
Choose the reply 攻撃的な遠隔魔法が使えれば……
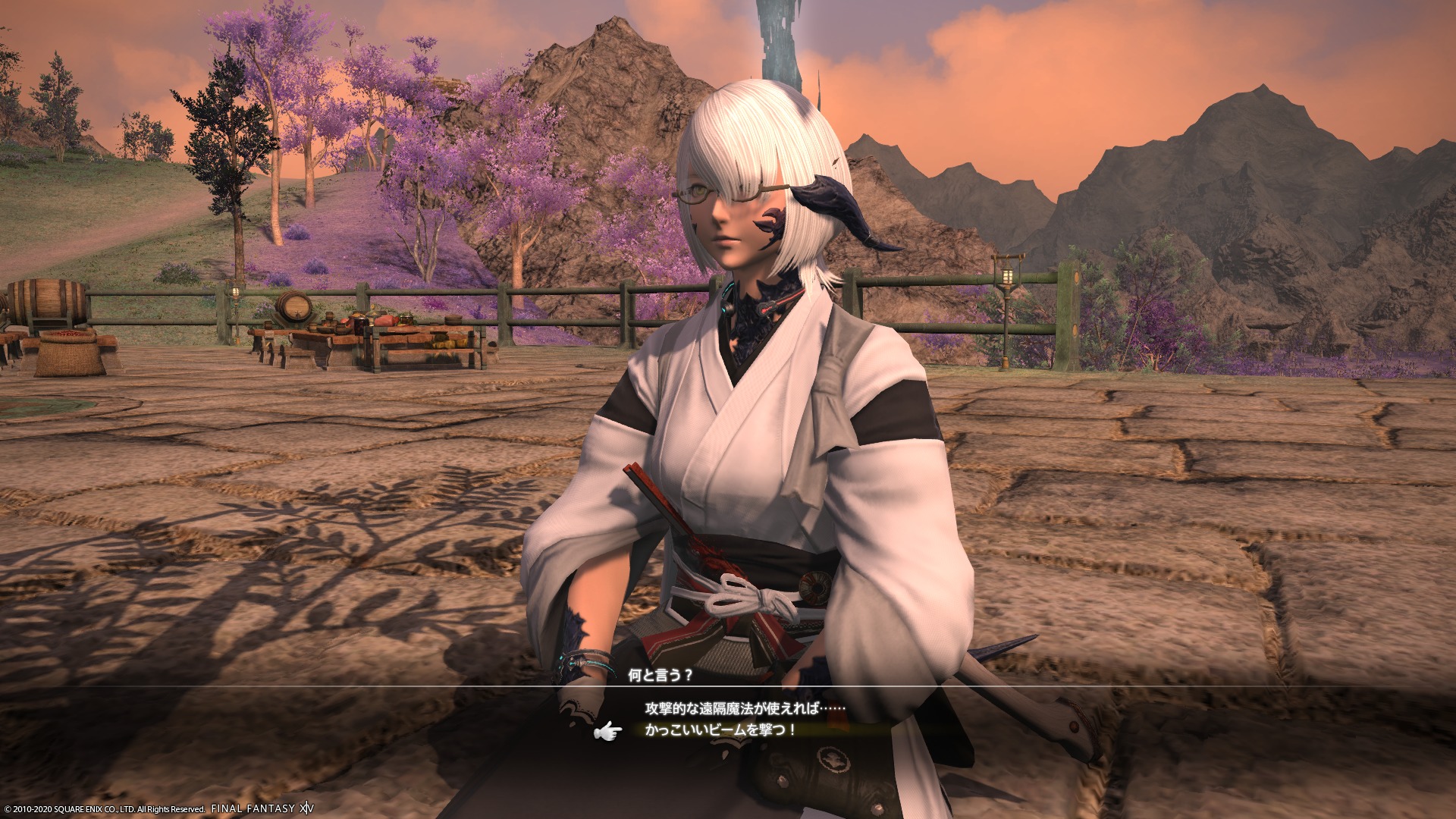pyautogui.click(x=745, y=708)
